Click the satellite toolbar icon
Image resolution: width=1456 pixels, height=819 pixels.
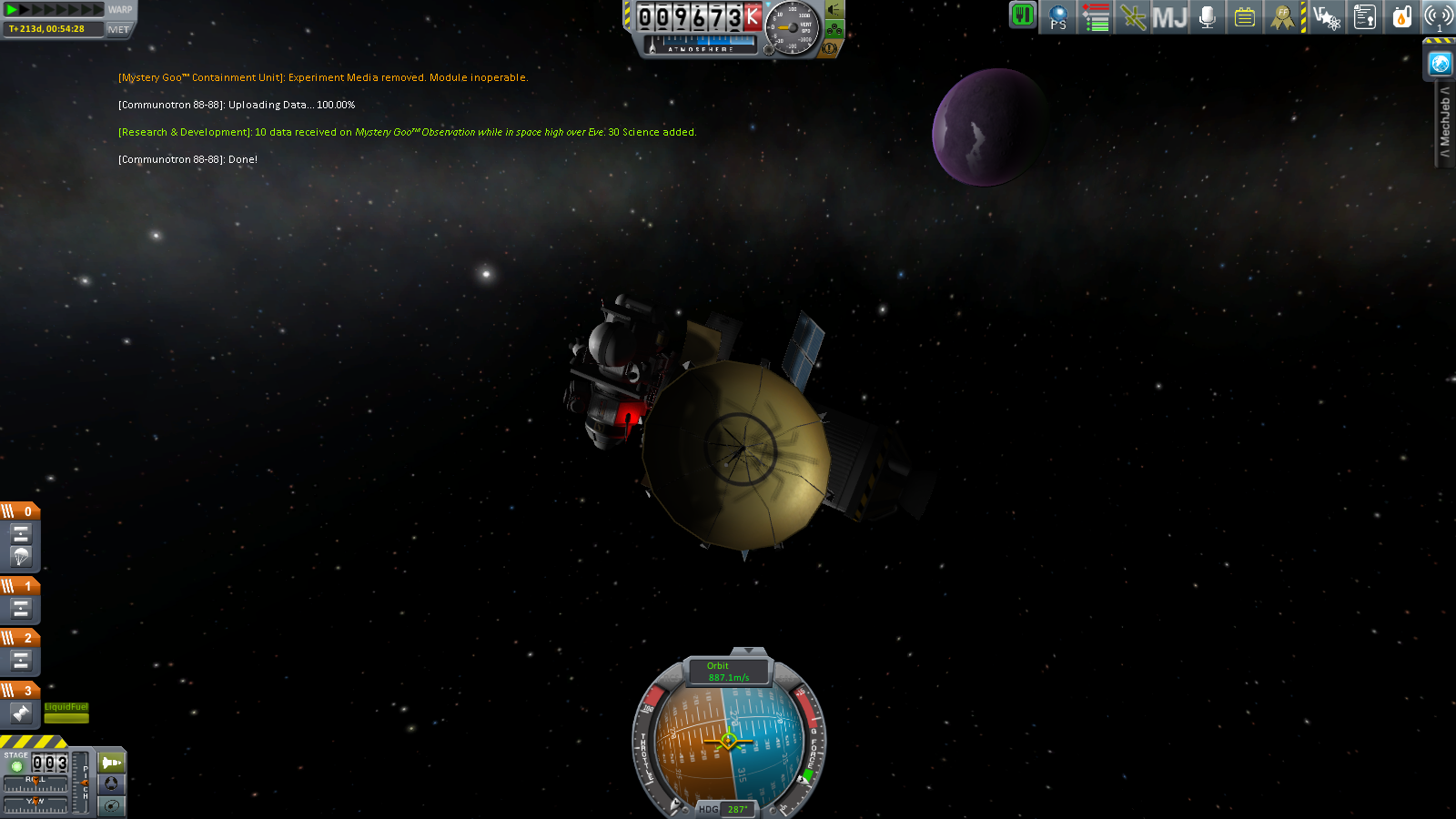[1133, 17]
